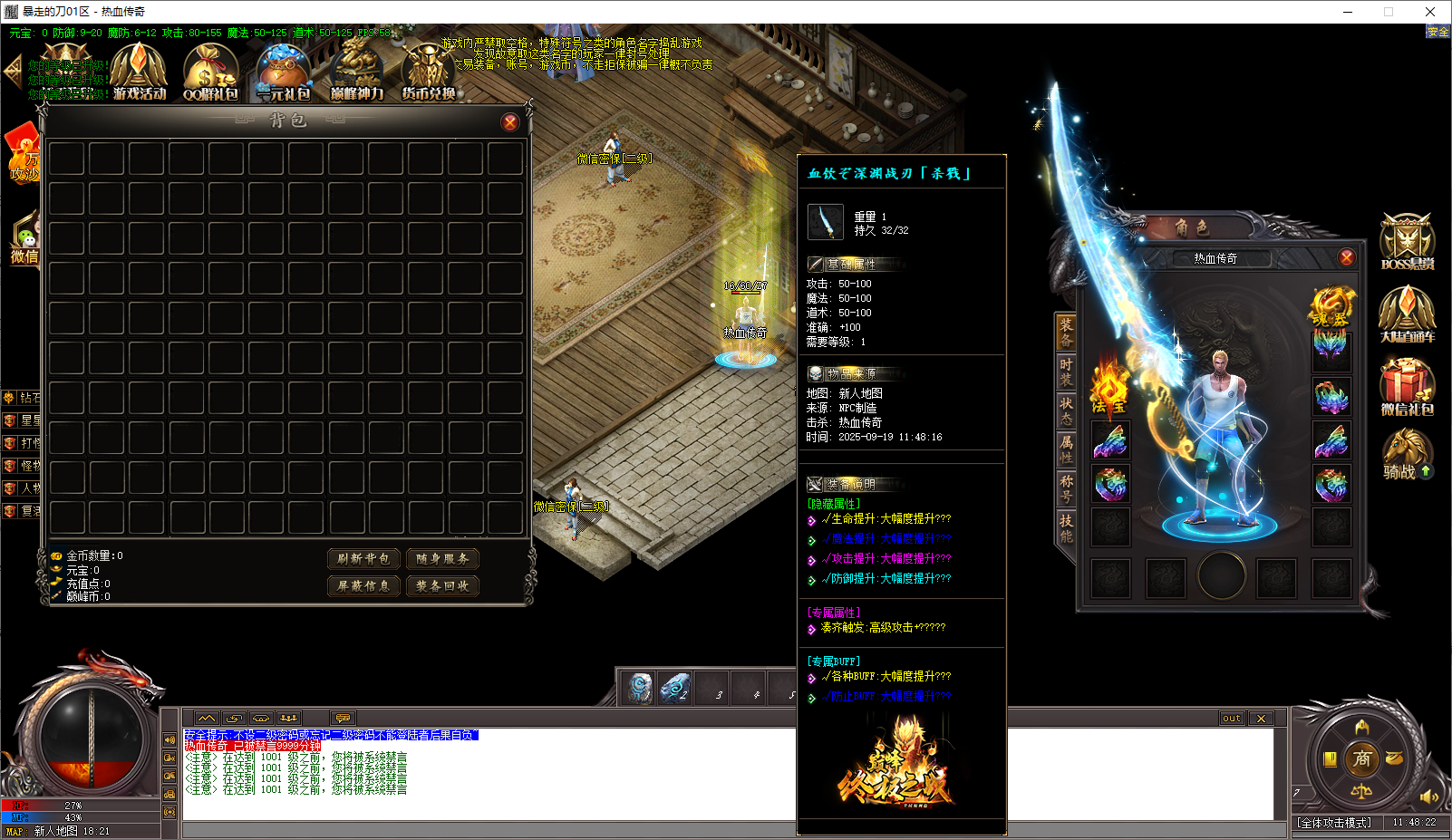Image resolution: width=1452 pixels, height=840 pixels.
Task: Show the 称号 titles tab
Action: (x=1066, y=488)
